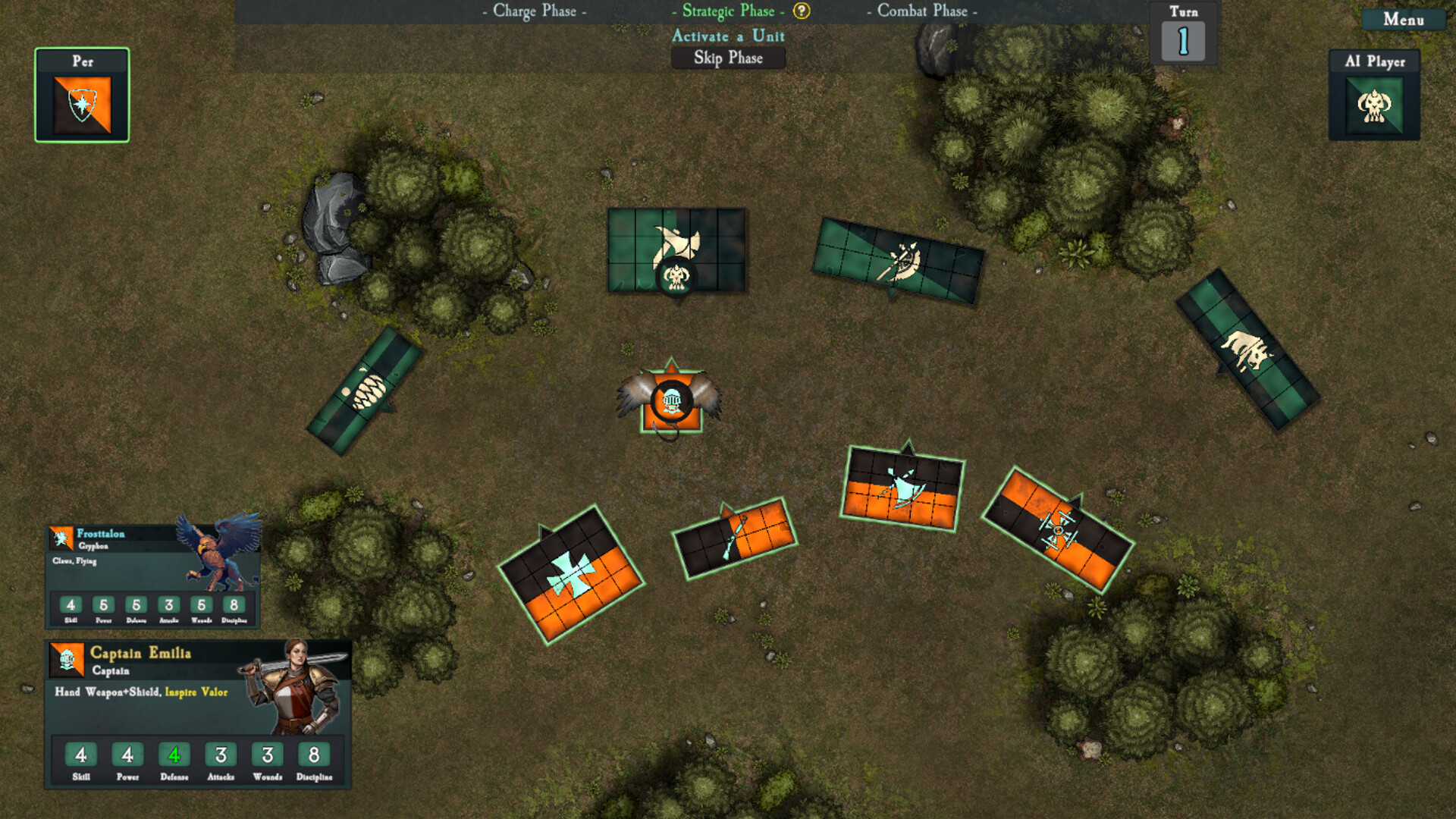1456x819 pixels.
Task: Click the Activate a Unit prompt
Action: pyautogui.click(x=727, y=36)
